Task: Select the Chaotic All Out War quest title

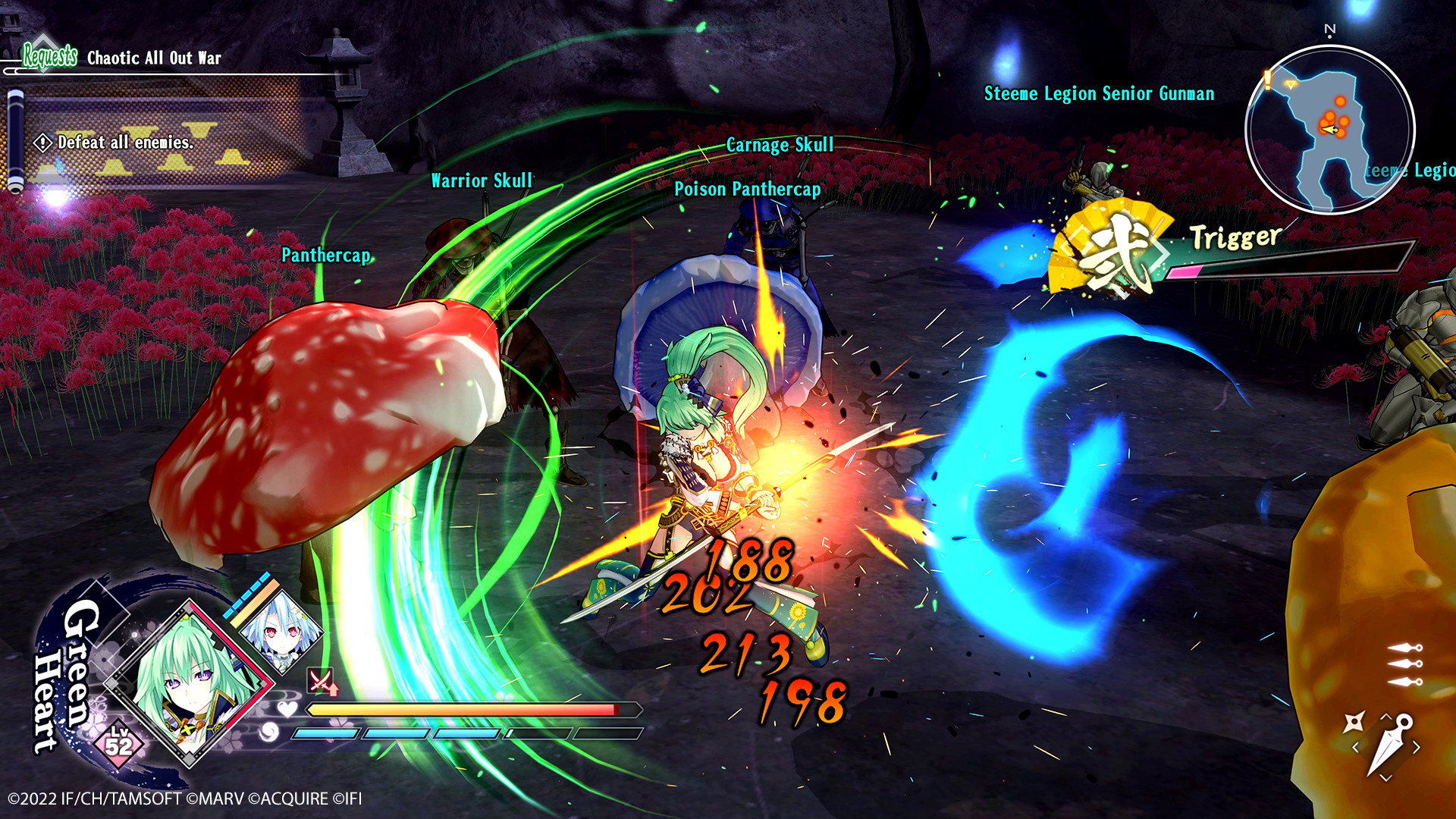Action: 153,58
